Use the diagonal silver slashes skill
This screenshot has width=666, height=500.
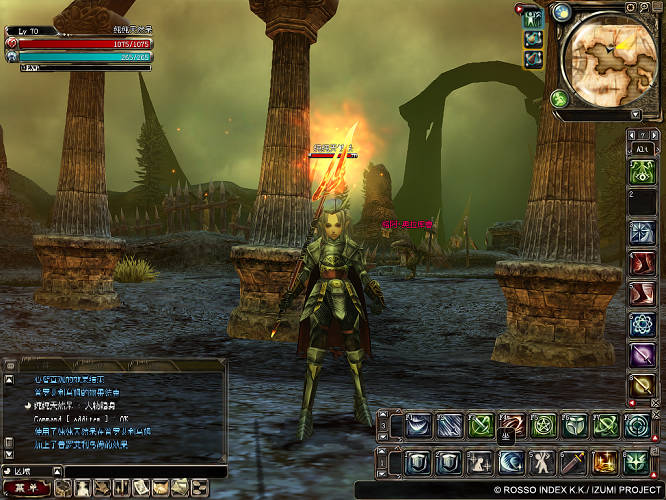449,425
